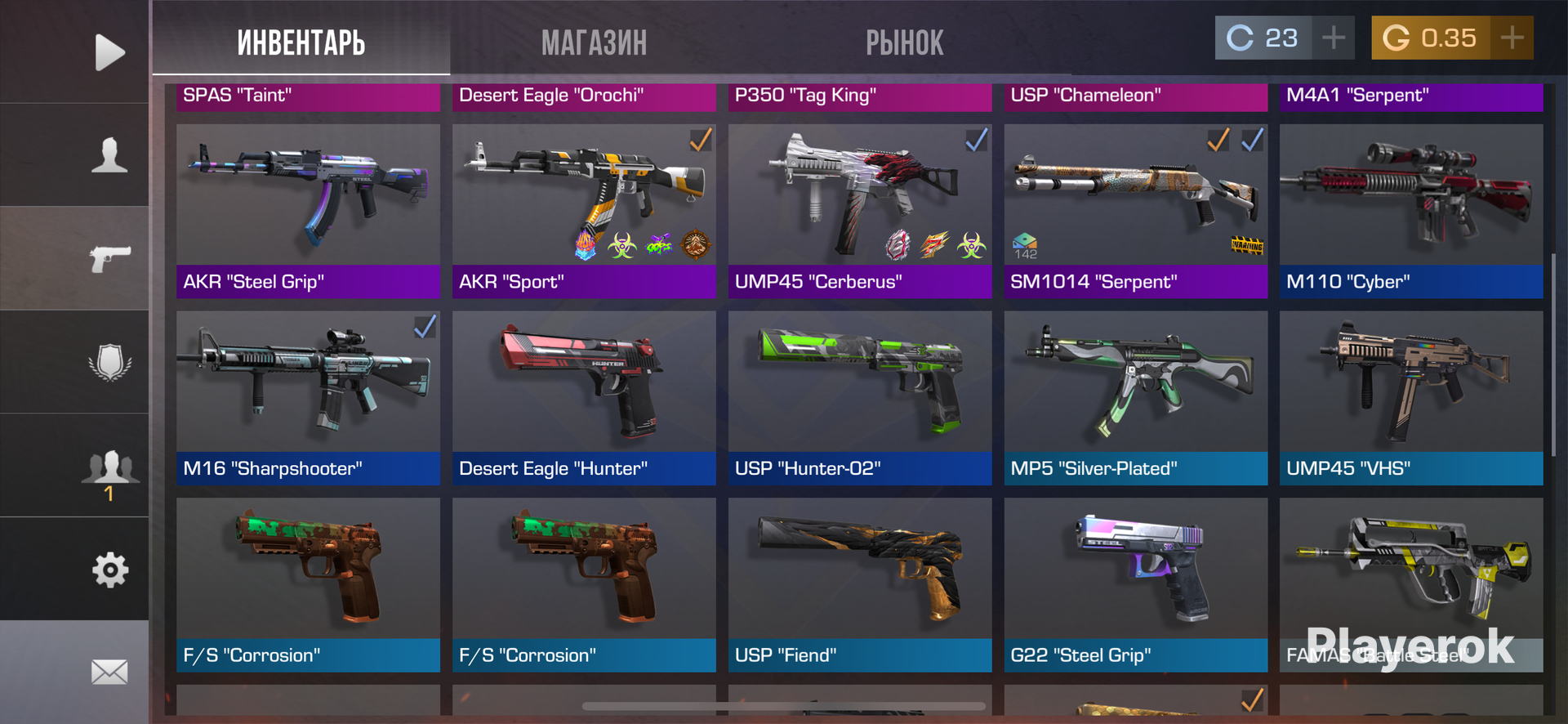
Task: Select the M110 "Cyber" sniper skin
Action: click(x=1411, y=210)
